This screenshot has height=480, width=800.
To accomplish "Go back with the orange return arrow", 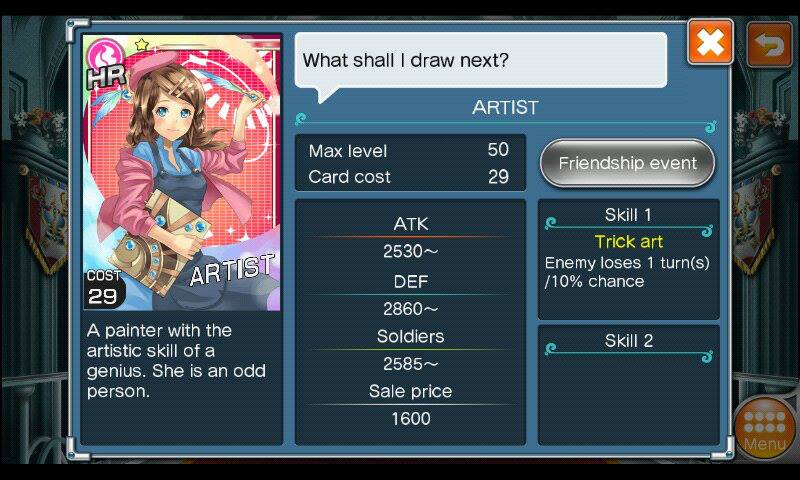I will point(769,43).
